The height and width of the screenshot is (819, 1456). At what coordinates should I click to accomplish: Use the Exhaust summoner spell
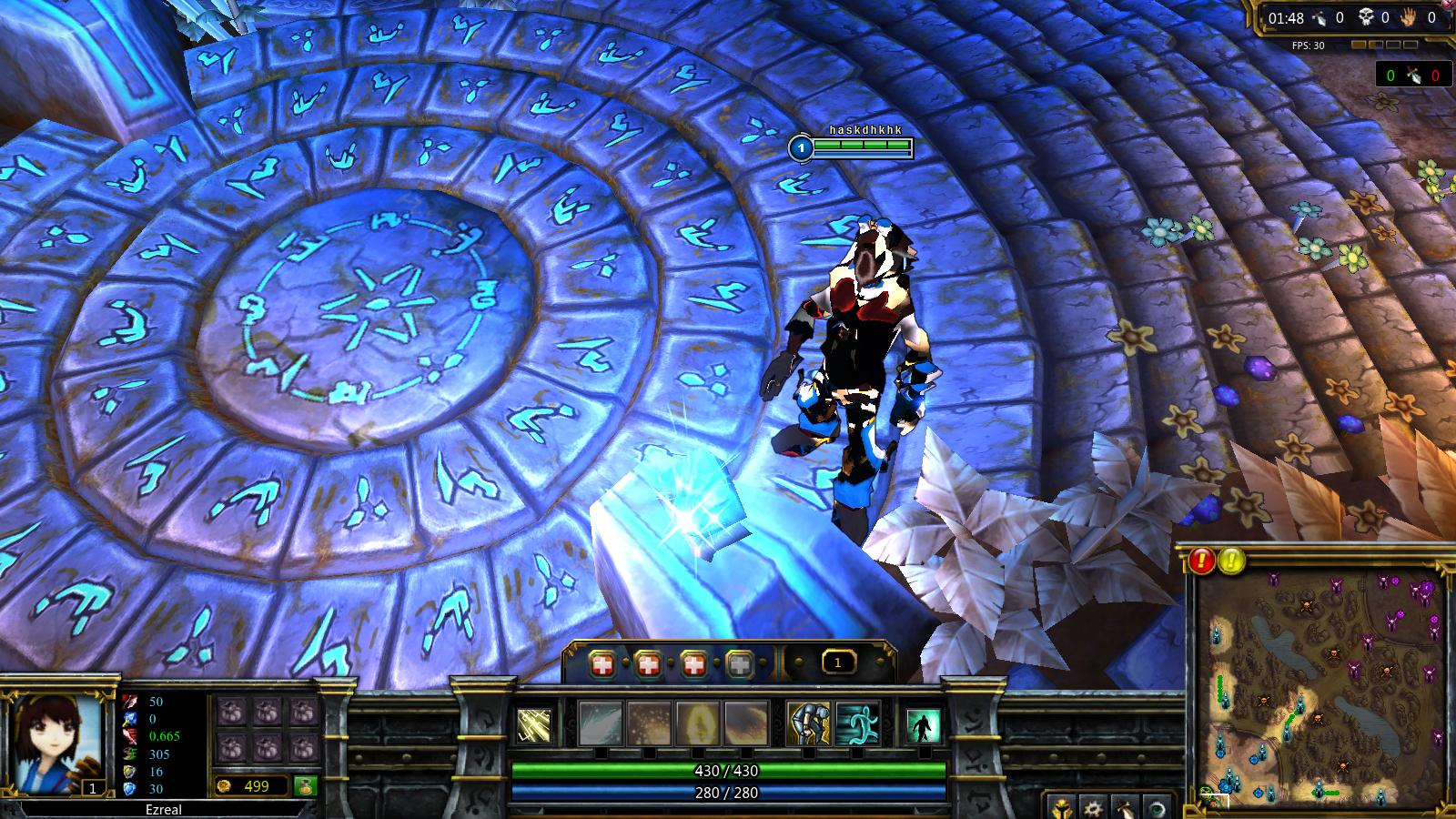[x=808, y=723]
